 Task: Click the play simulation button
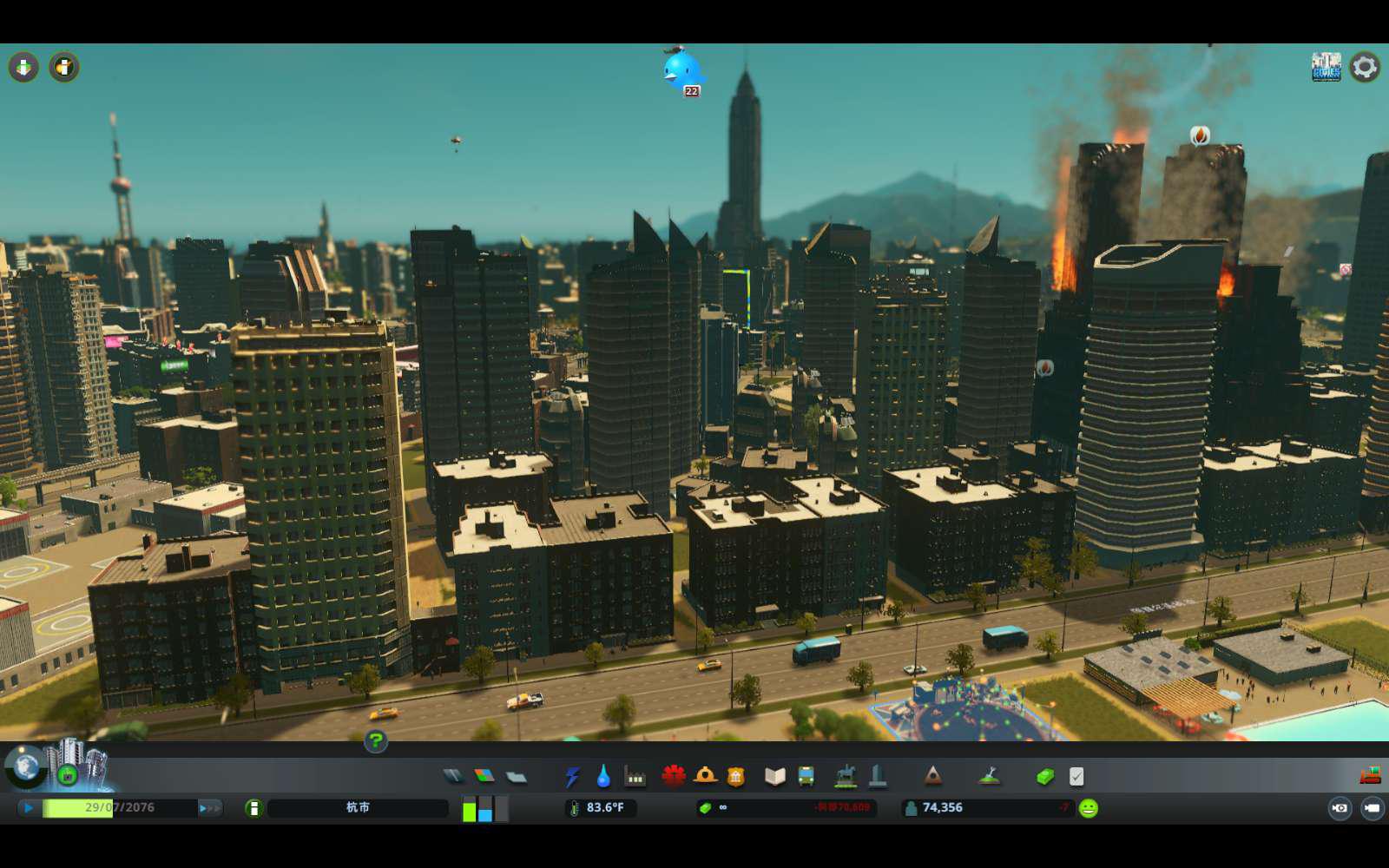pyautogui.click(x=29, y=808)
